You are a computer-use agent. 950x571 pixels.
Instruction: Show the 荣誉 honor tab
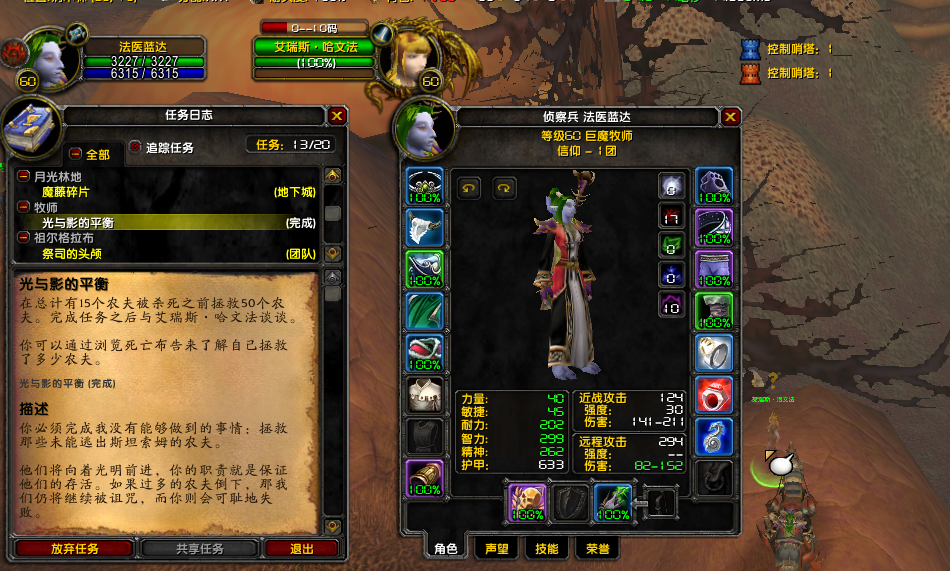597,548
